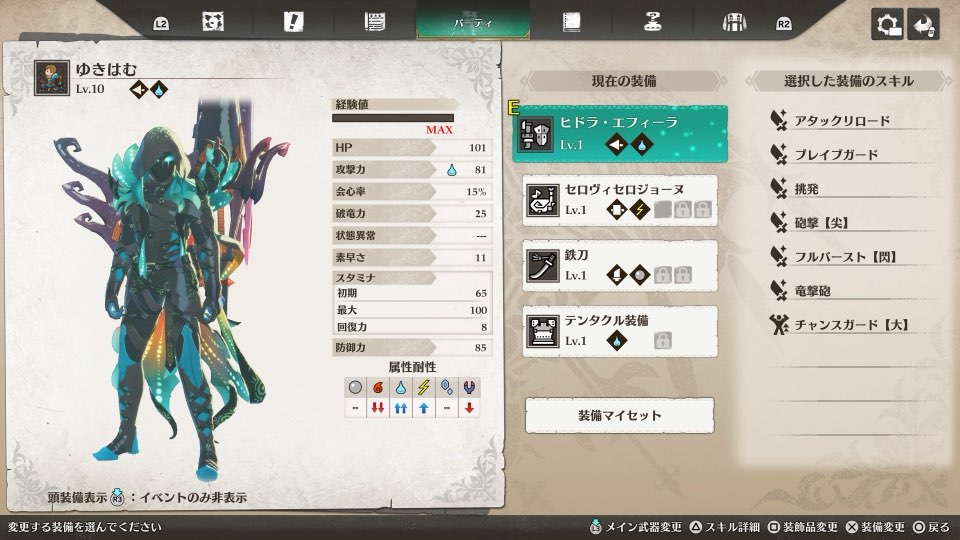Open the list document tab
The height and width of the screenshot is (540, 960).
[375, 22]
